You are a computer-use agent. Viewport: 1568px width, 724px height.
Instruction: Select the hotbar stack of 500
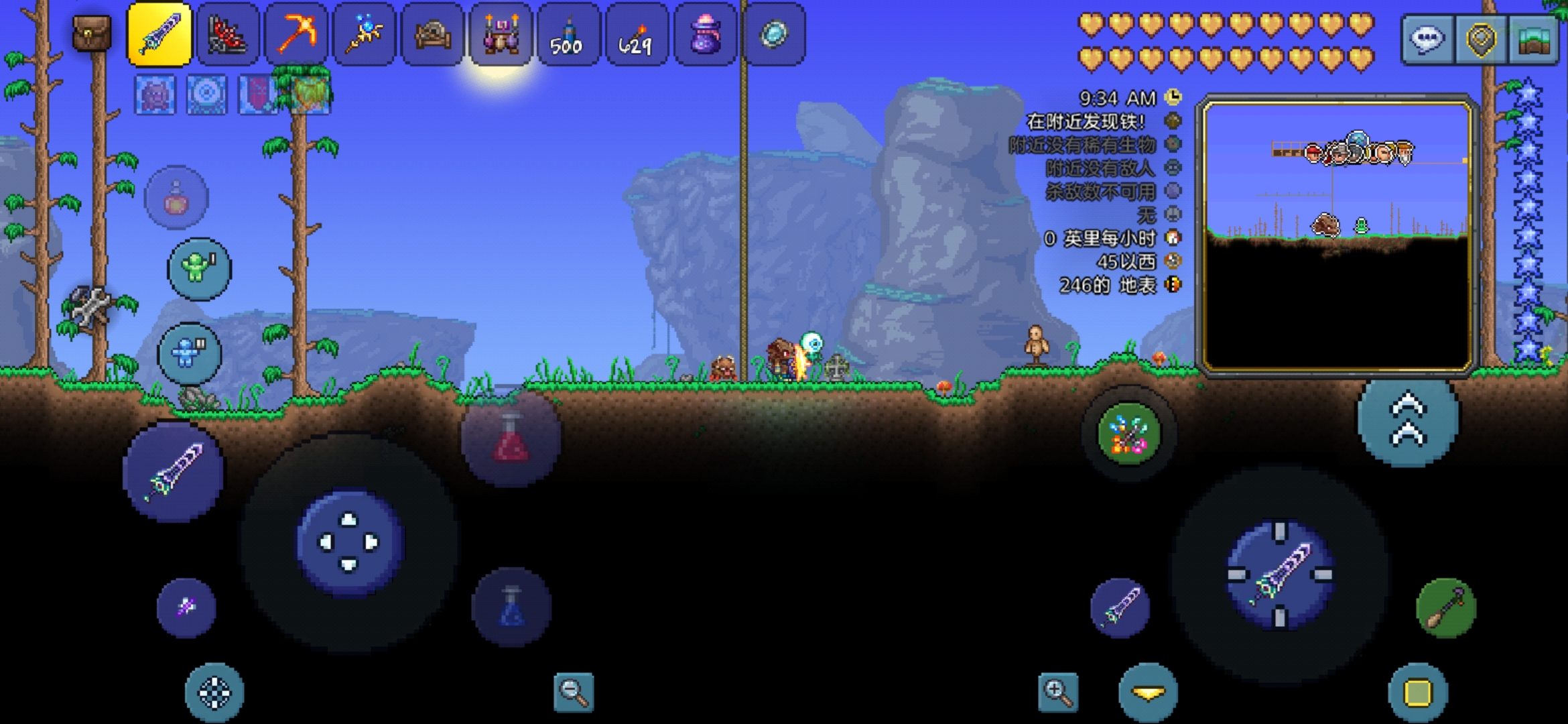[567, 34]
